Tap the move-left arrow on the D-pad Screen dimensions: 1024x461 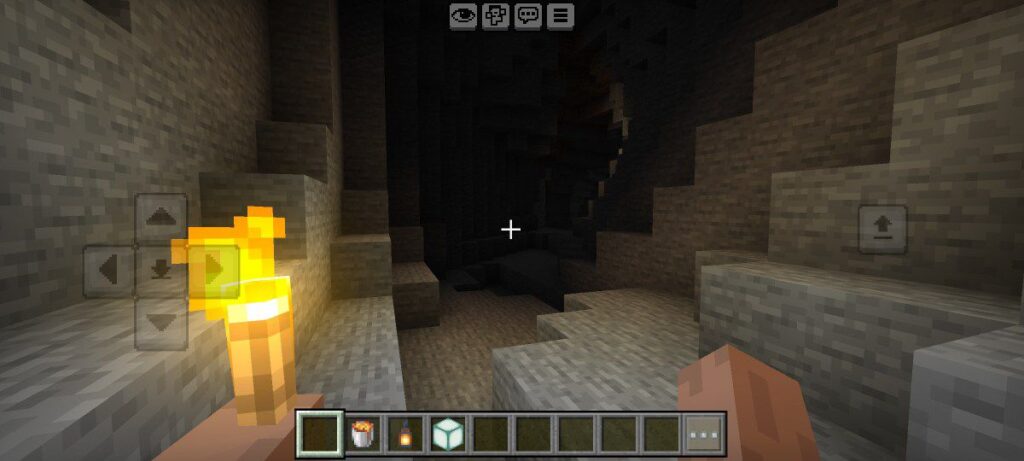pyautogui.click(x=108, y=270)
